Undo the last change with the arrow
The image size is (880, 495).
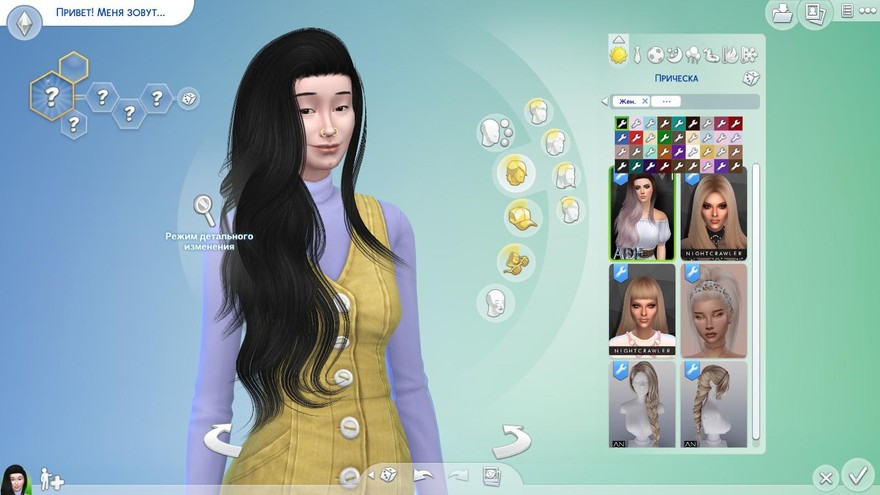tap(425, 475)
